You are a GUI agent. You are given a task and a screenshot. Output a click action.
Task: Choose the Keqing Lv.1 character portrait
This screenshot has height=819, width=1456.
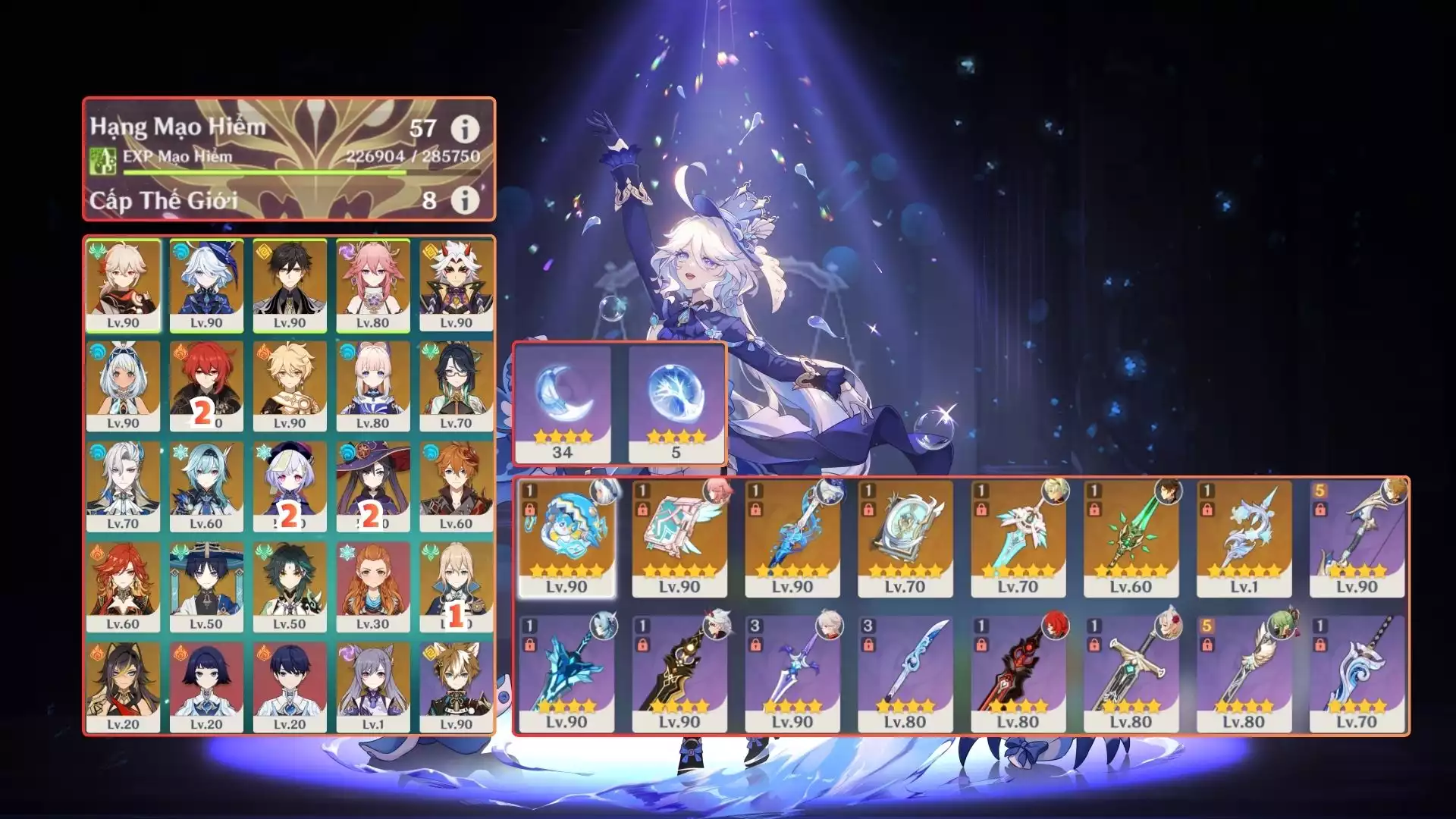pos(373,687)
